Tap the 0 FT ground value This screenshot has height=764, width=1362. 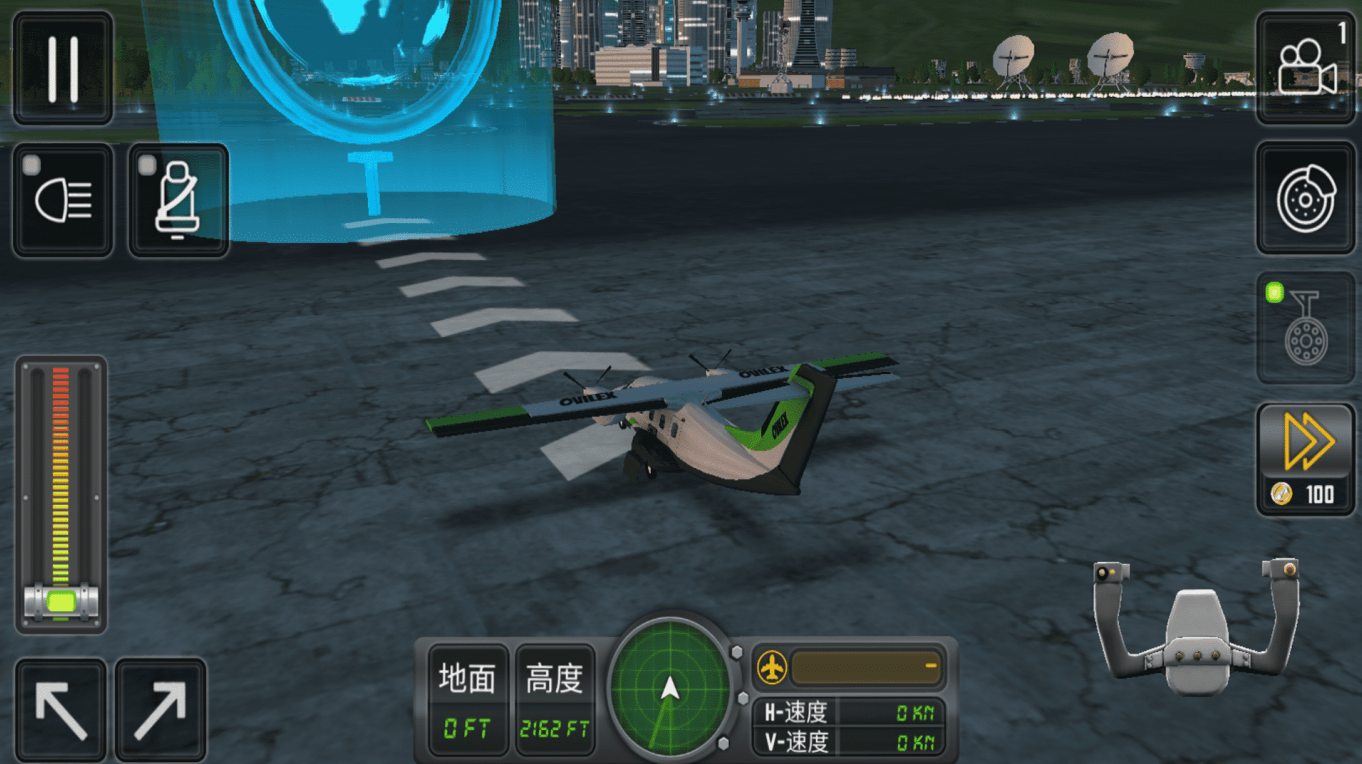466,725
